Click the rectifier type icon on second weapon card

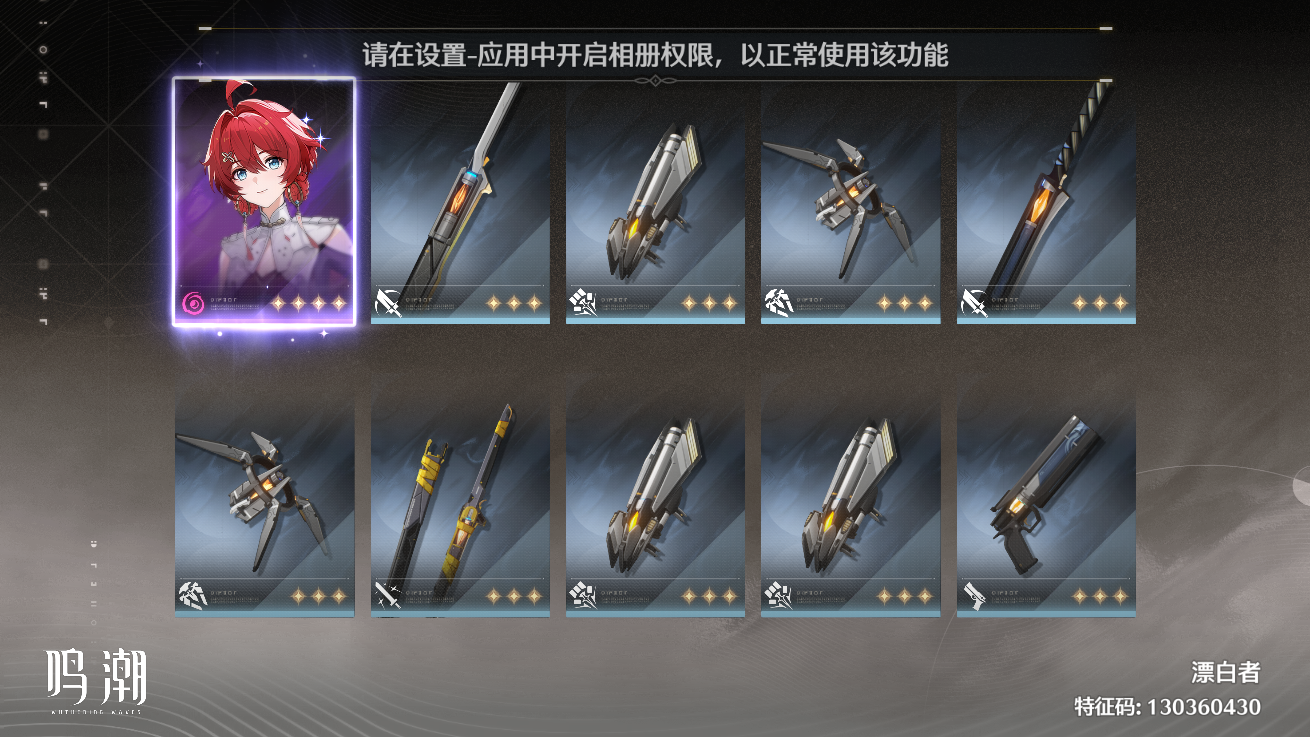click(584, 303)
